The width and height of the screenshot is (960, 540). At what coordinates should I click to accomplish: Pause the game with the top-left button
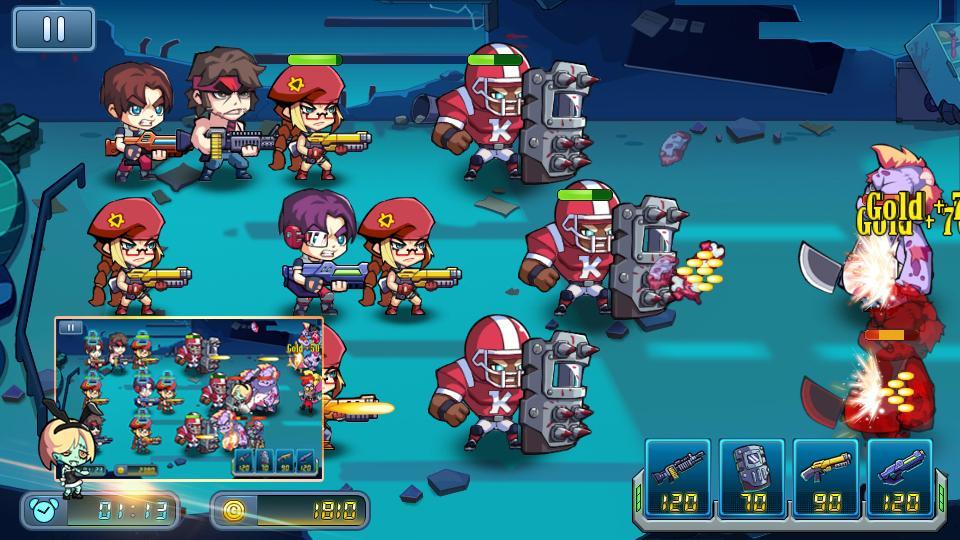click(53, 28)
